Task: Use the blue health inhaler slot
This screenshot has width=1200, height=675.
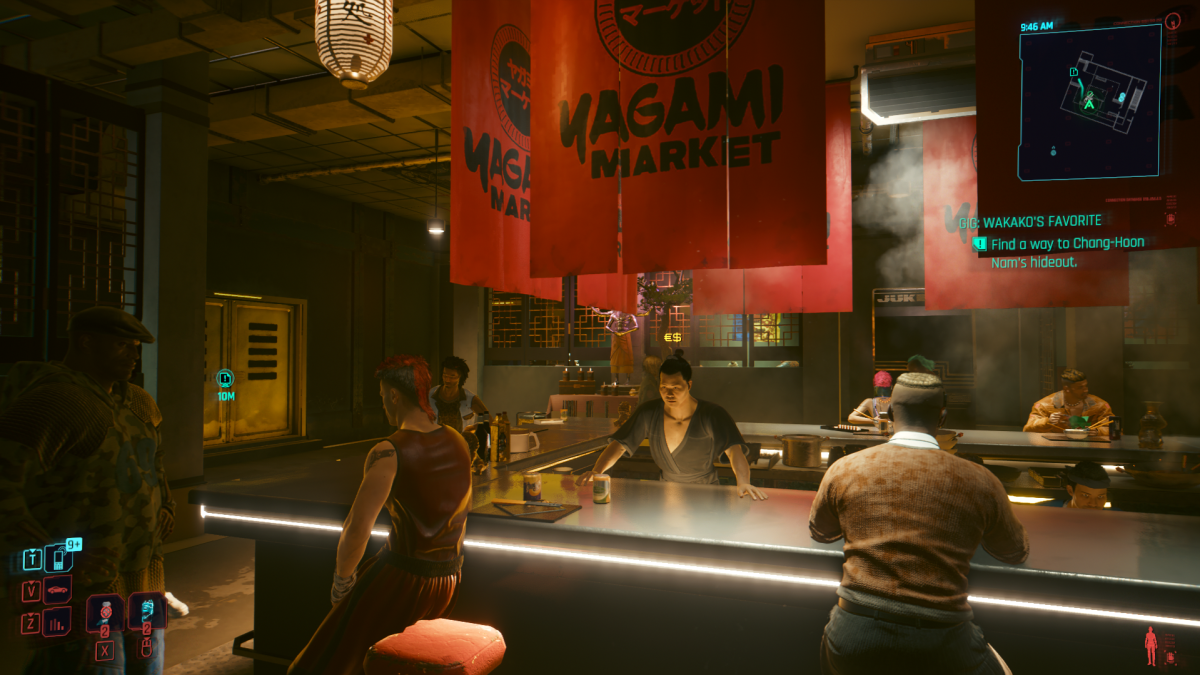Action: [x=146, y=611]
